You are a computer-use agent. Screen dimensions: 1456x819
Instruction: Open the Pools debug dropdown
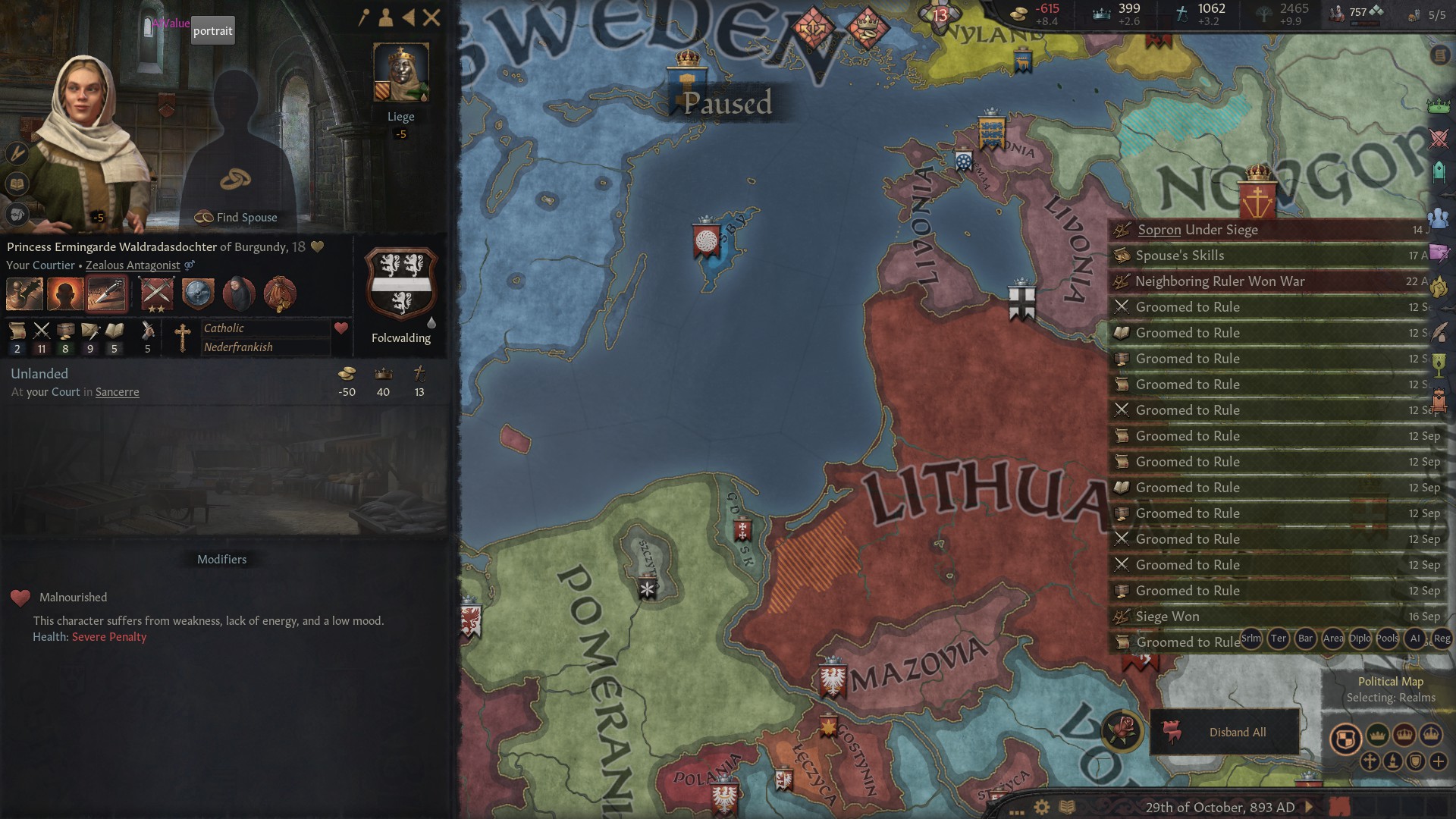(x=1385, y=639)
